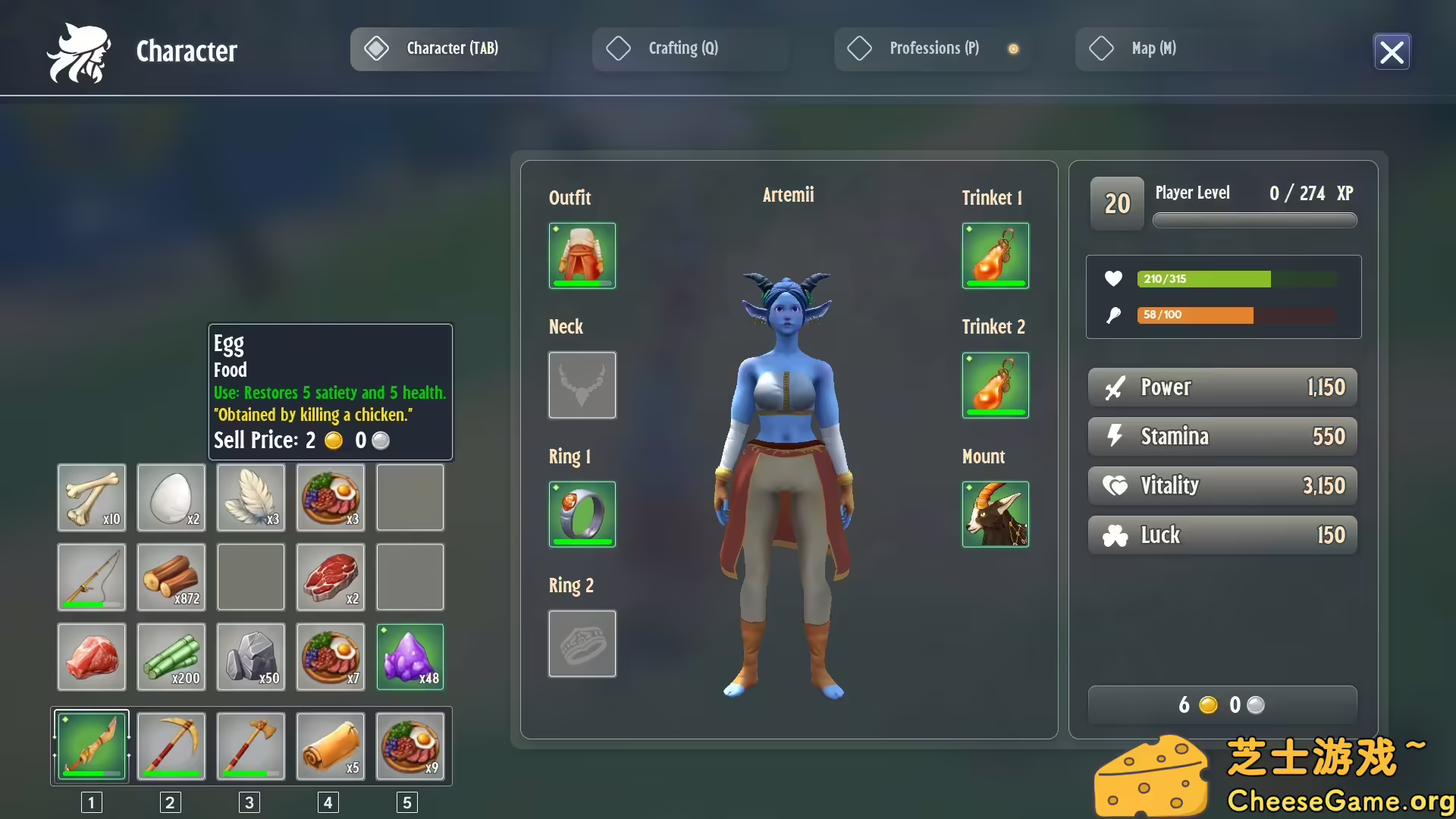
Task: Select the equipped Outfit slot
Action: [582, 256]
